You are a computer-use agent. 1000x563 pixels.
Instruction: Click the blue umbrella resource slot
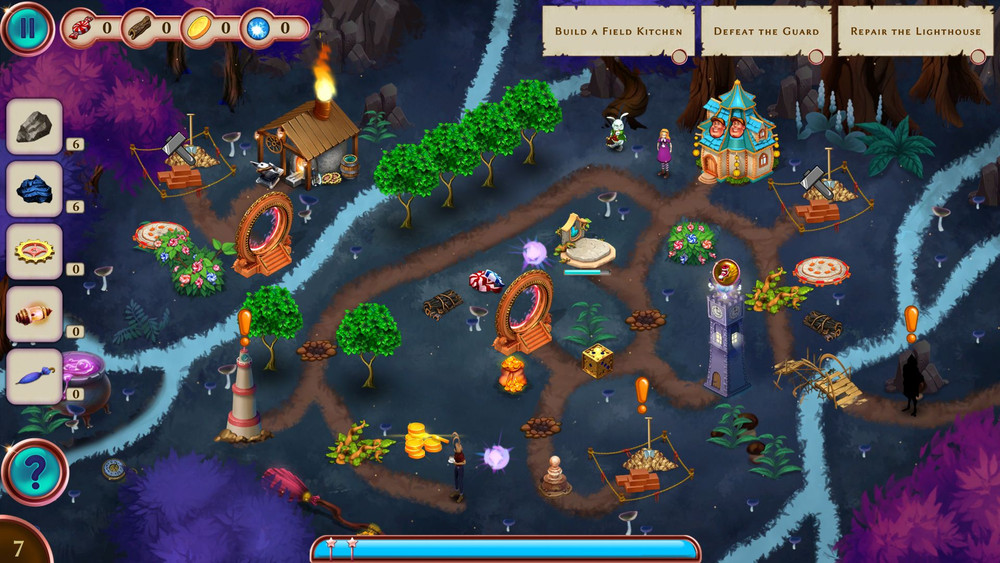pyautogui.click(x=35, y=376)
